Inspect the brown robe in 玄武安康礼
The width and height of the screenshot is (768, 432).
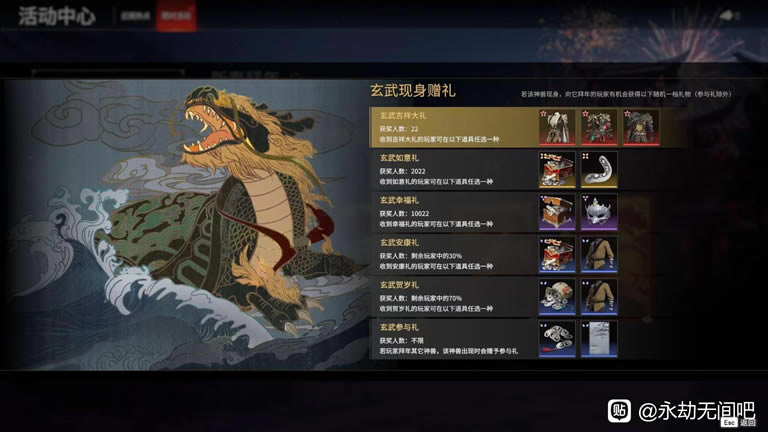pos(599,254)
